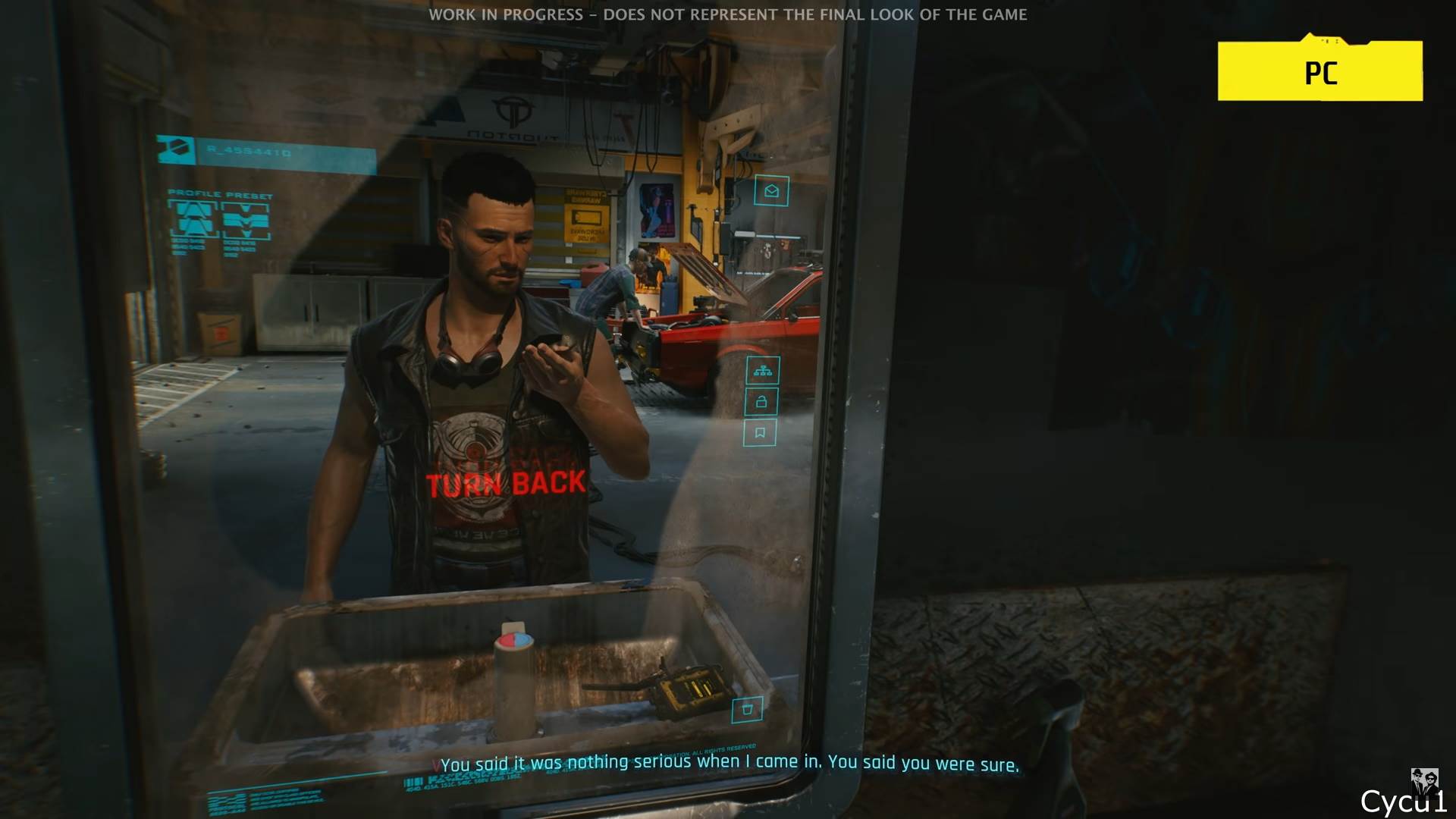Click the hexagonal logo beside R_45S441D
The image size is (1456, 819).
[176, 147]
